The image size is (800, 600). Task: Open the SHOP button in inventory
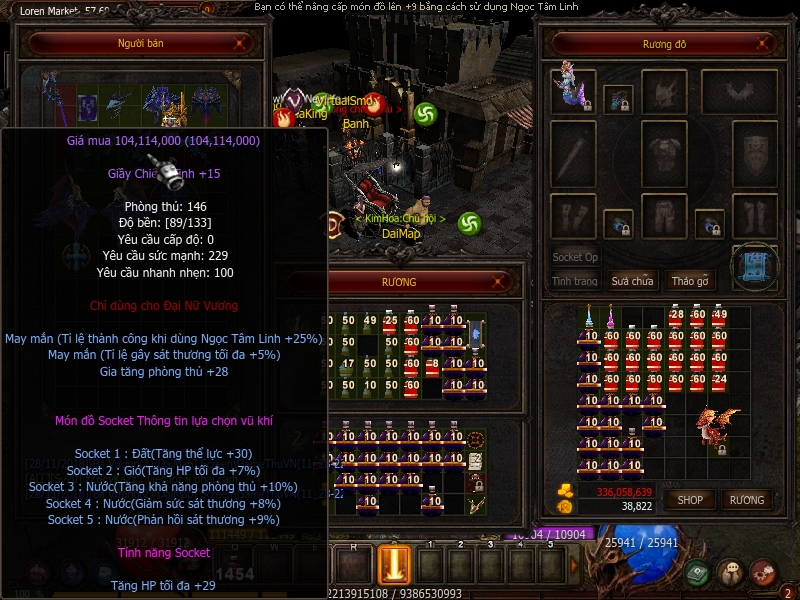tap(691, 499)
